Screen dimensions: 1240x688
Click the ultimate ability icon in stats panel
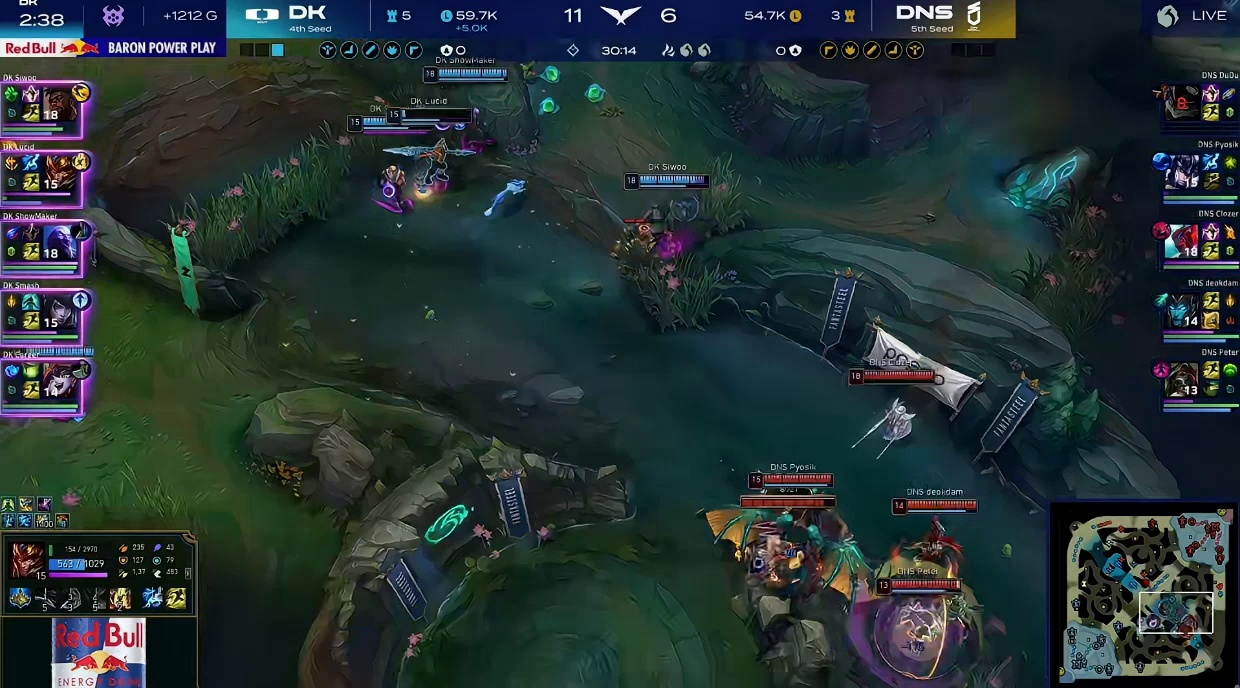point(121,599)
